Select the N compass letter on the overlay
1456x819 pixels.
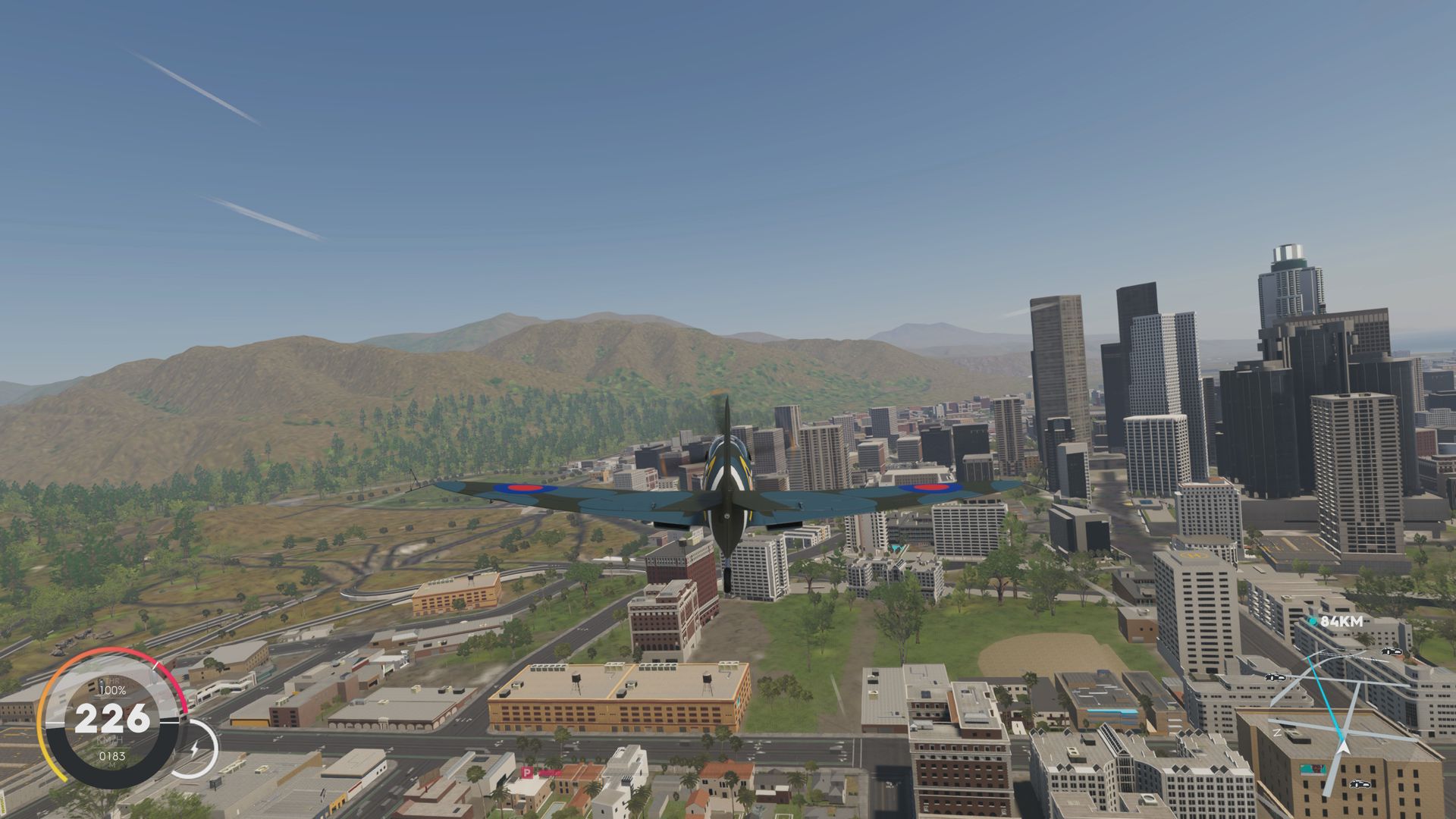point(1277,733)
